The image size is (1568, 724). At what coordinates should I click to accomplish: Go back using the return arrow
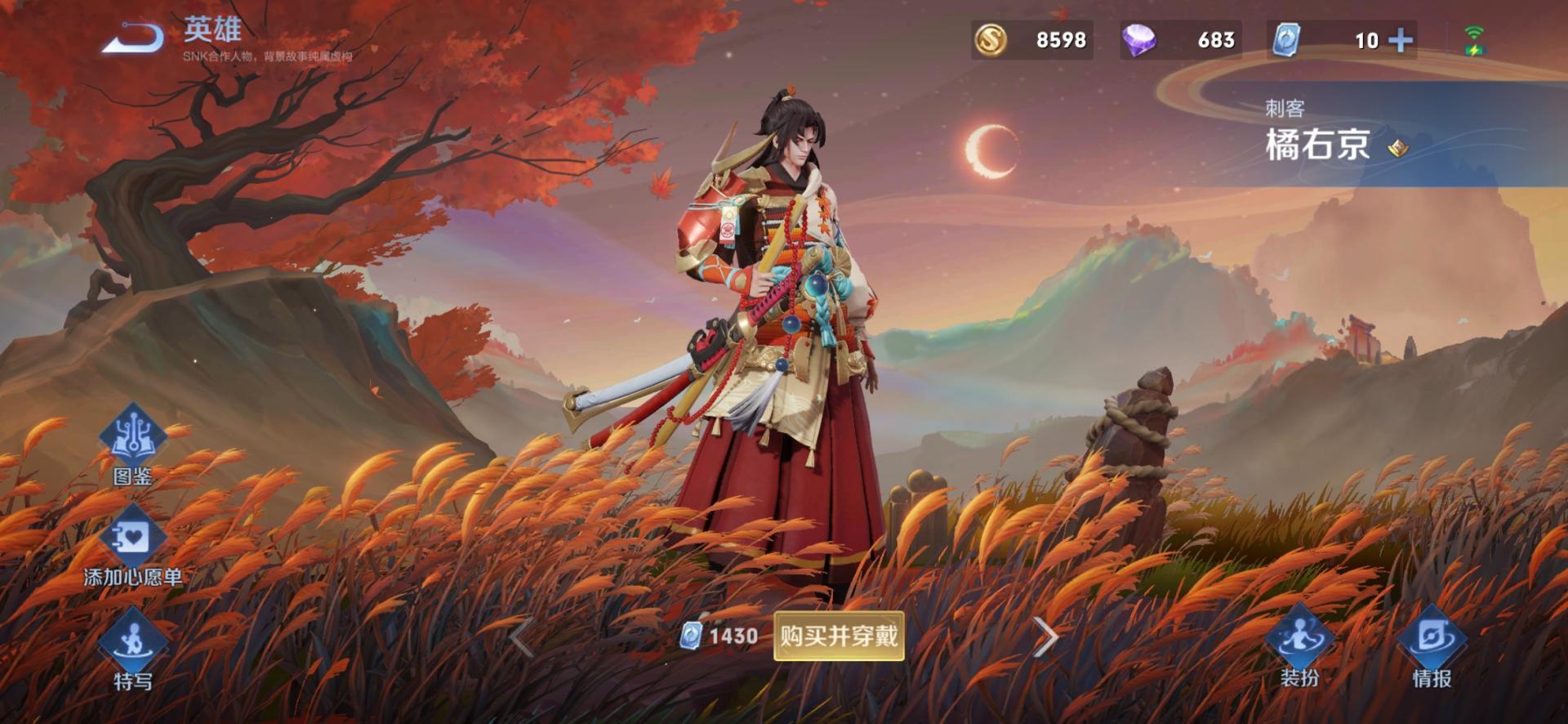tap(133, 38)
